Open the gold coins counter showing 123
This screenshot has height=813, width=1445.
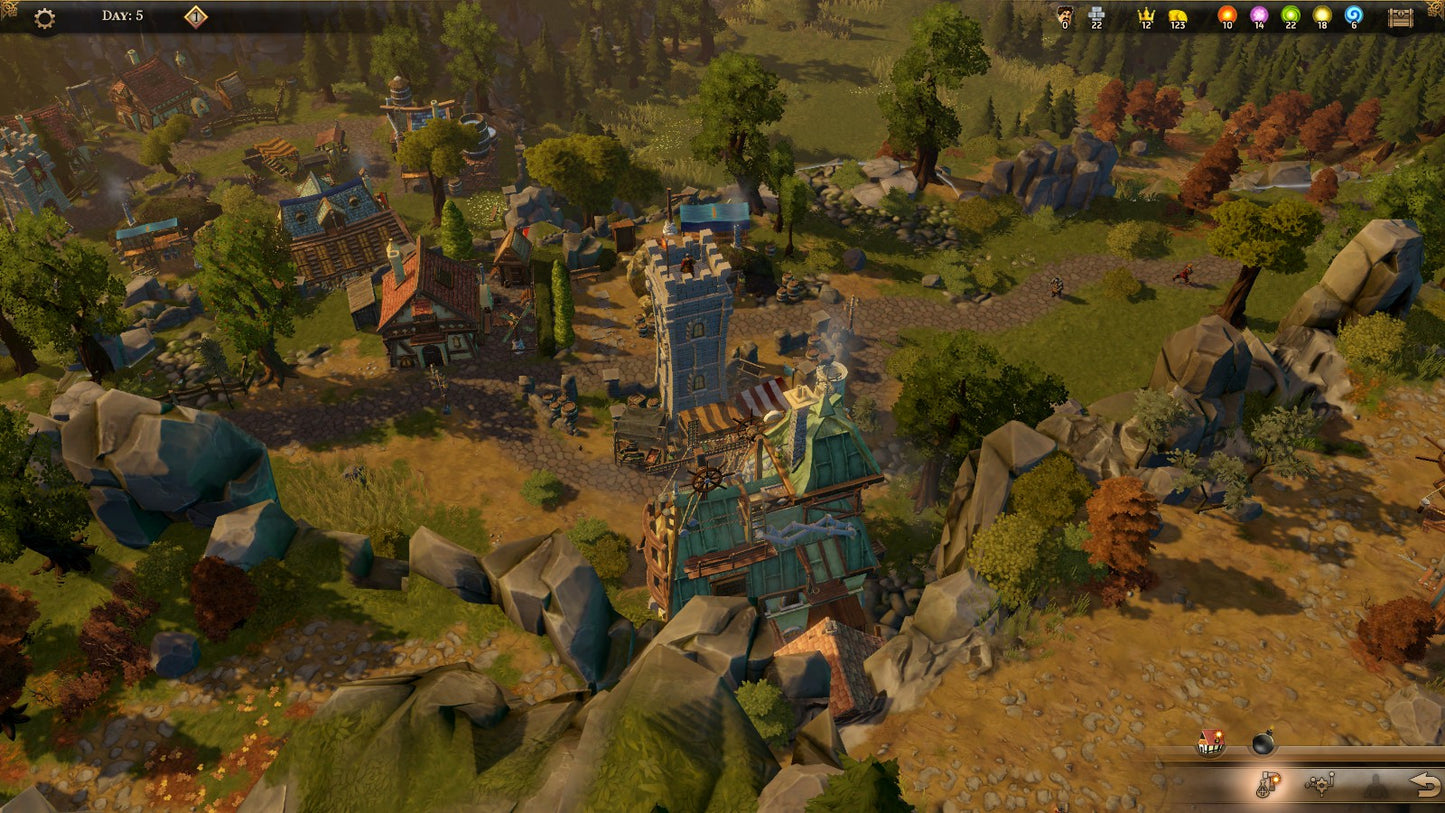[x=1177, y=16]
